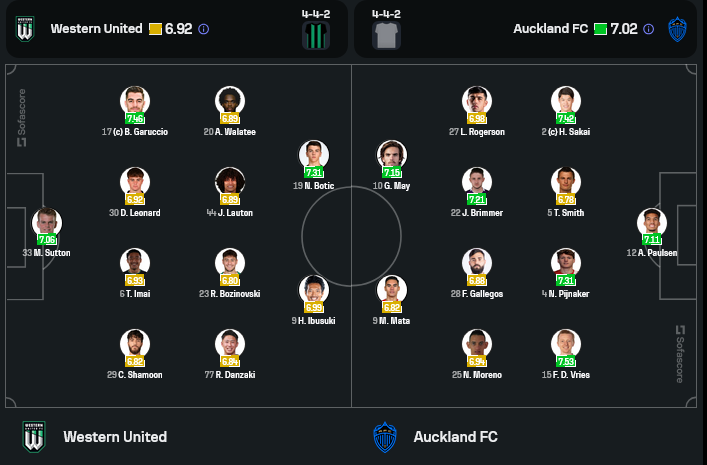The width and height of the screenshot is (707, 465).
Task: Show Western United rating info icon
Action: pyautogui.click(x=204, y=29)
